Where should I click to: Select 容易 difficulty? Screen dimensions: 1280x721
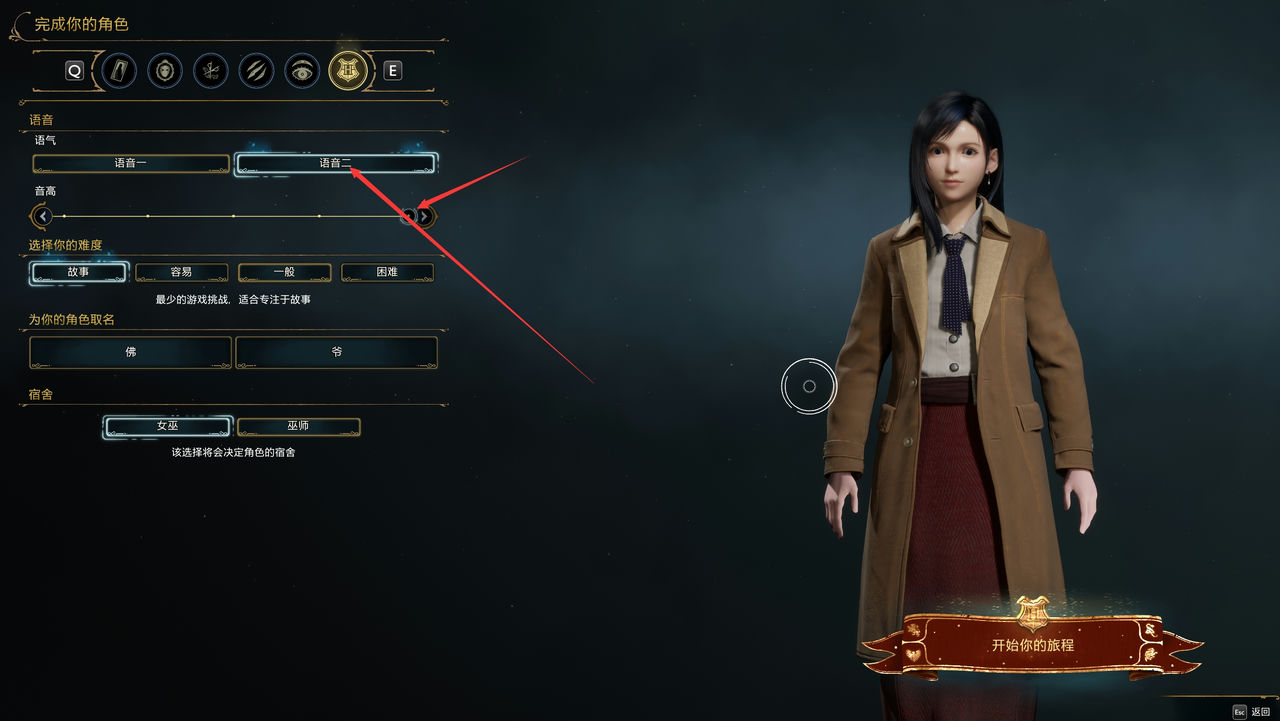point(182,272)
